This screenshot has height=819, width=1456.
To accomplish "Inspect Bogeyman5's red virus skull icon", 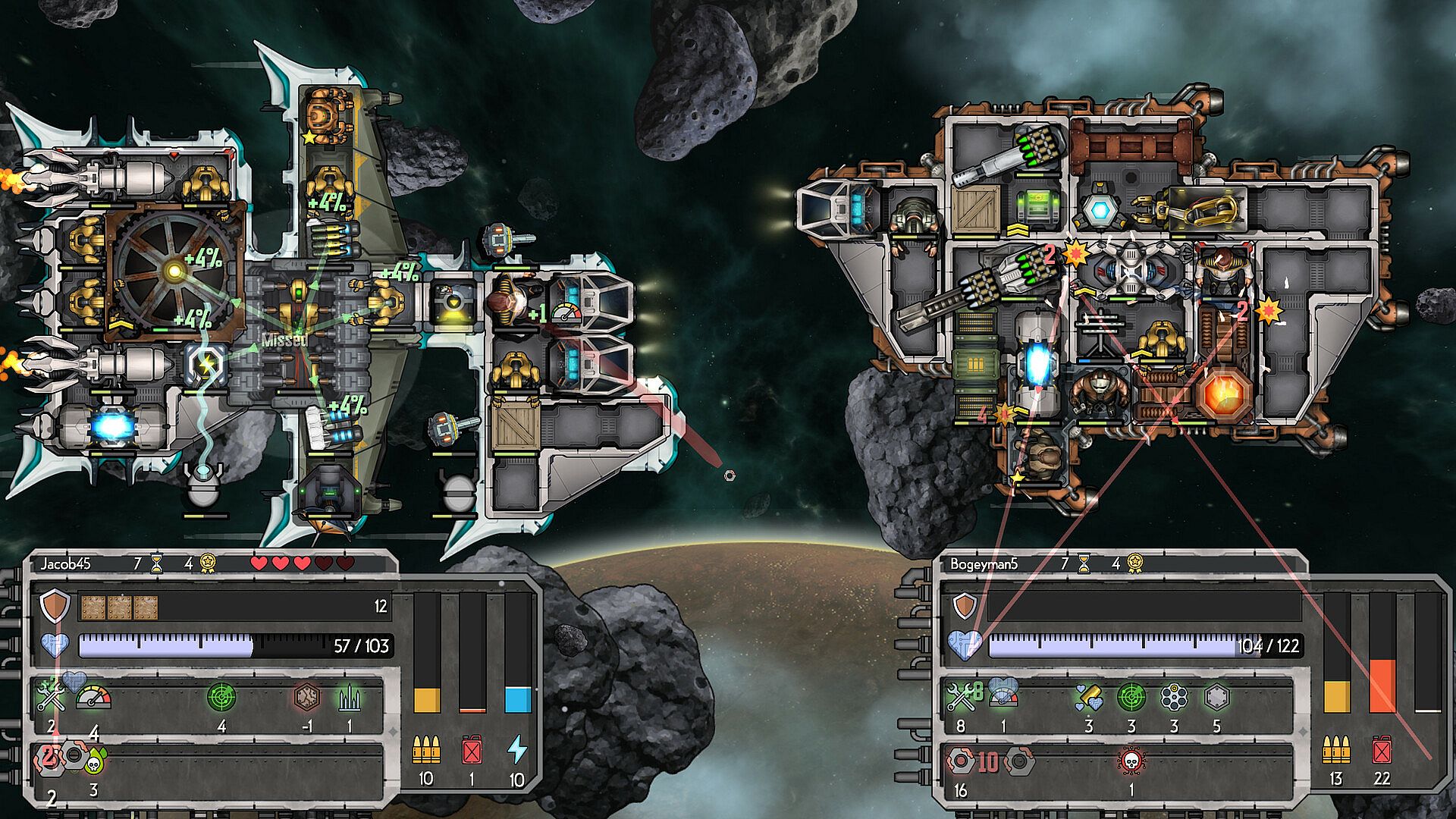I will 1131,760.
